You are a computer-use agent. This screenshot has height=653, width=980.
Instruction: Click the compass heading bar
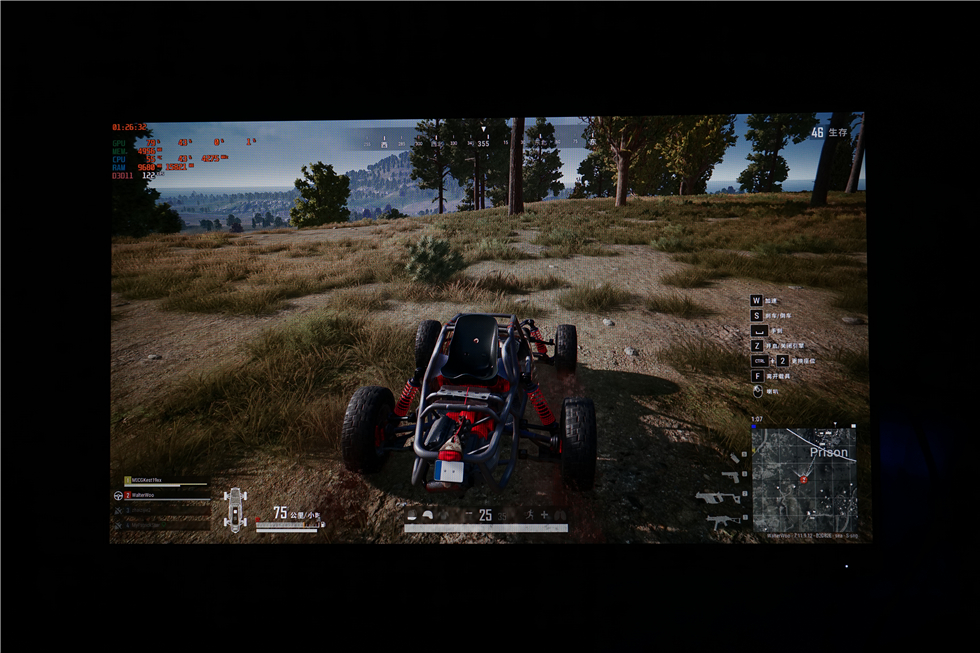pyautogui.click(x=483, y=143)
